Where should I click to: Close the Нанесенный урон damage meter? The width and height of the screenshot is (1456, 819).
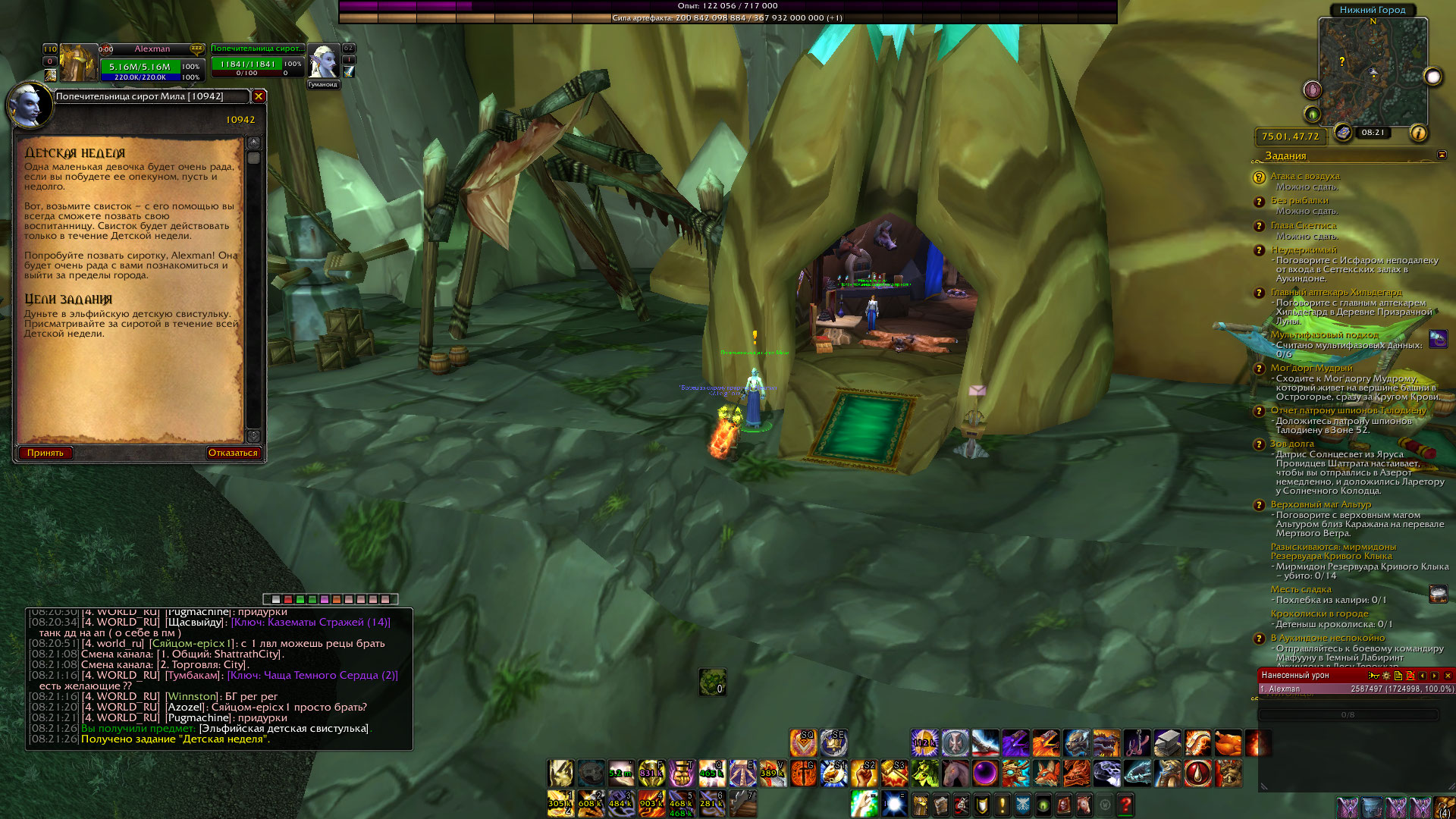click(1448, 675)
